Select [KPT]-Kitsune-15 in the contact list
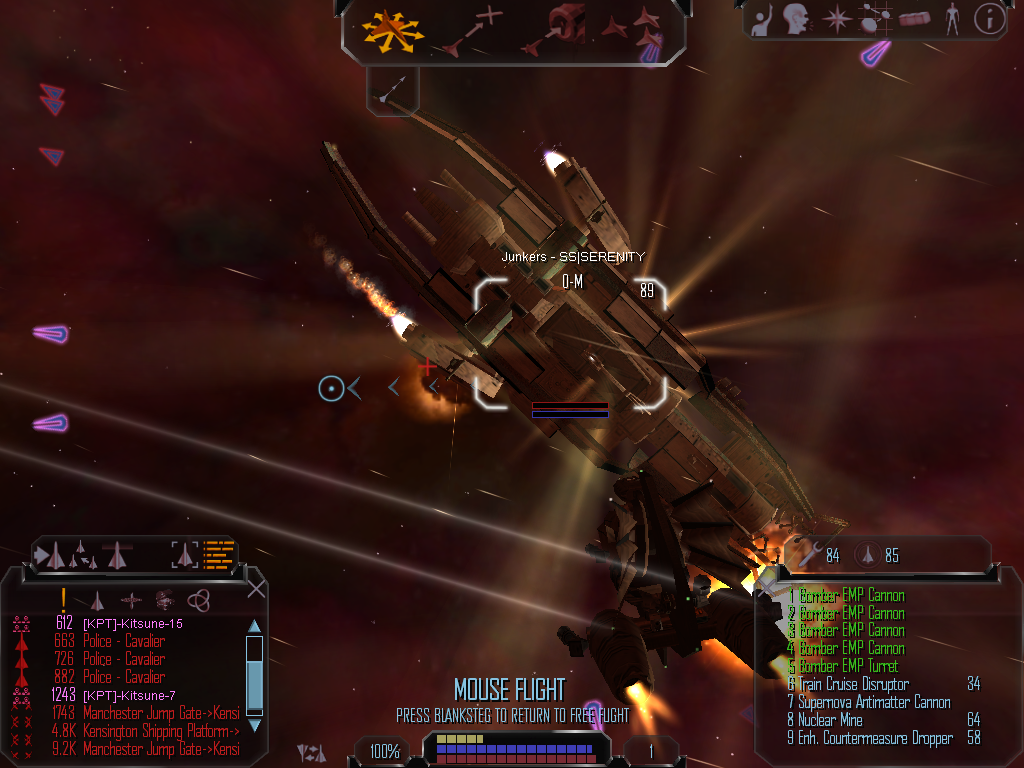Viewport: 1024px width, 768px height. pos(132,624)
